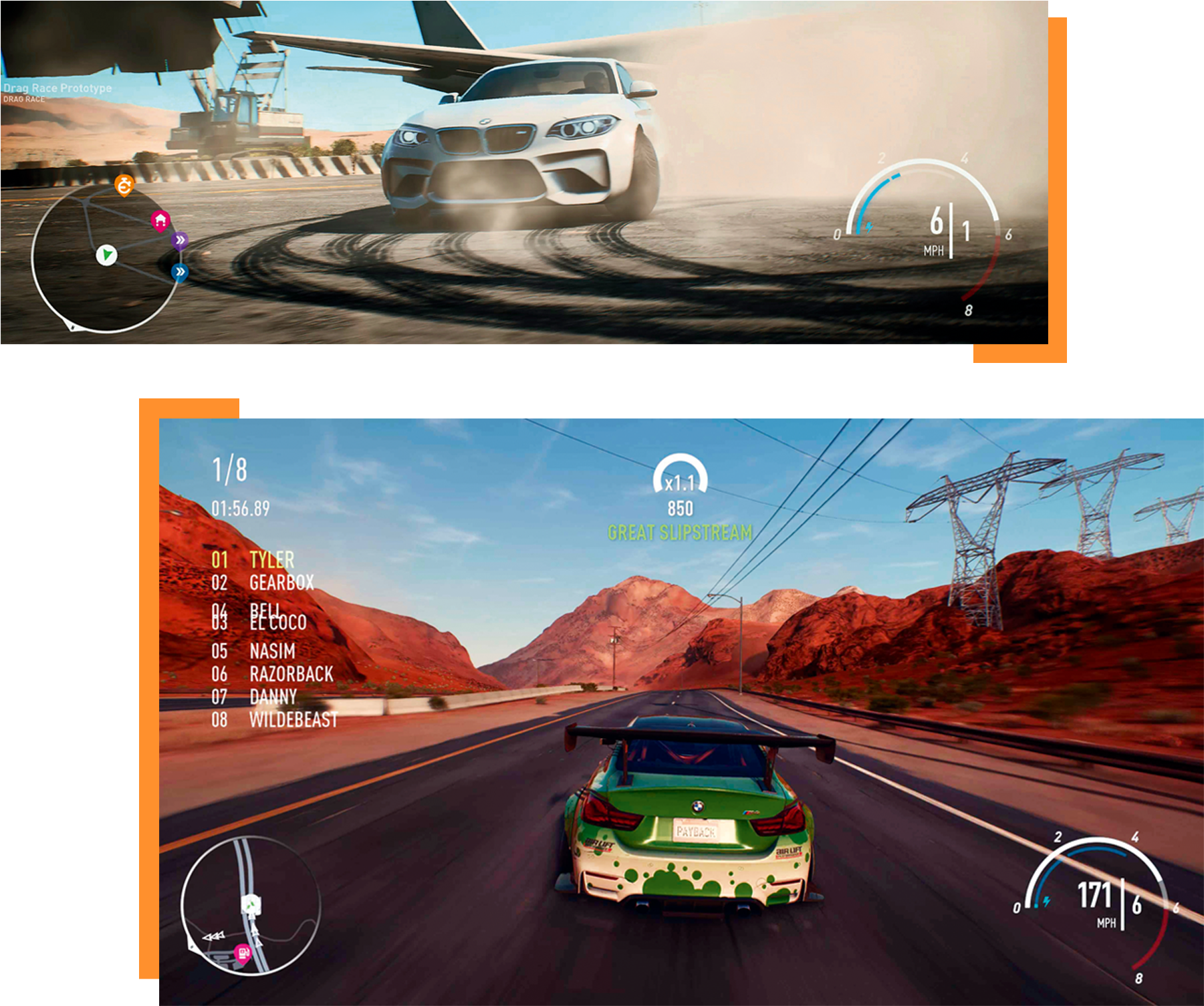1204x1006 pixels.
Task: Select the blue chevron activity marker on minimap
Action: [178, 272]
